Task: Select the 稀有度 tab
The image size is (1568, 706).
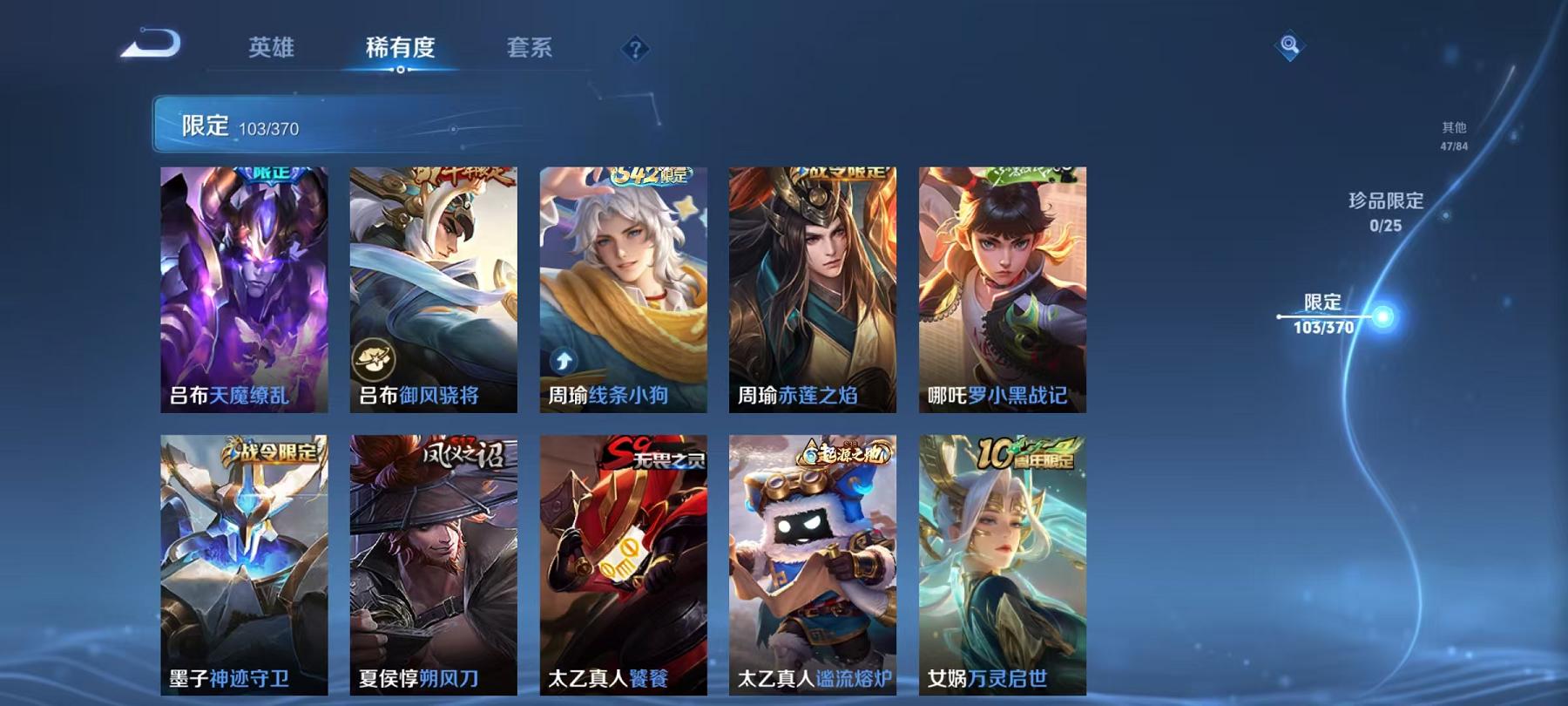Action: click(400, 50)
